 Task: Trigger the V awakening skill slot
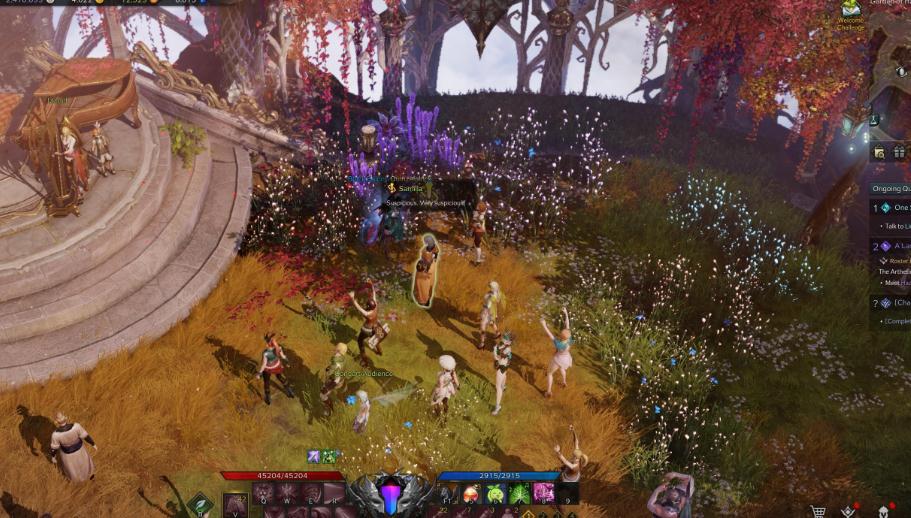(x=235, y=503)
